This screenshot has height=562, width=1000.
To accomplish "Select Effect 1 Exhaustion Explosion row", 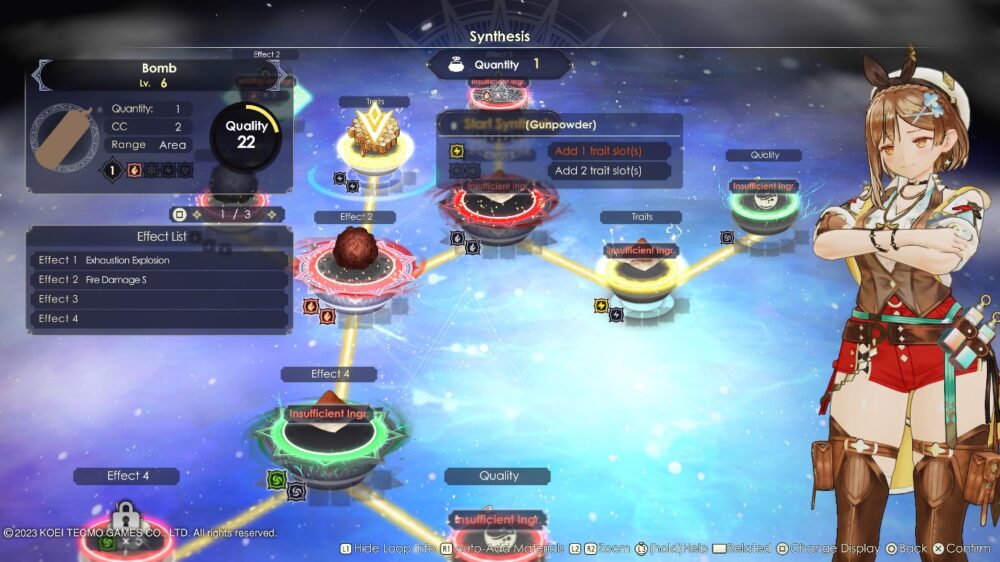I will [x=160, y=260].
